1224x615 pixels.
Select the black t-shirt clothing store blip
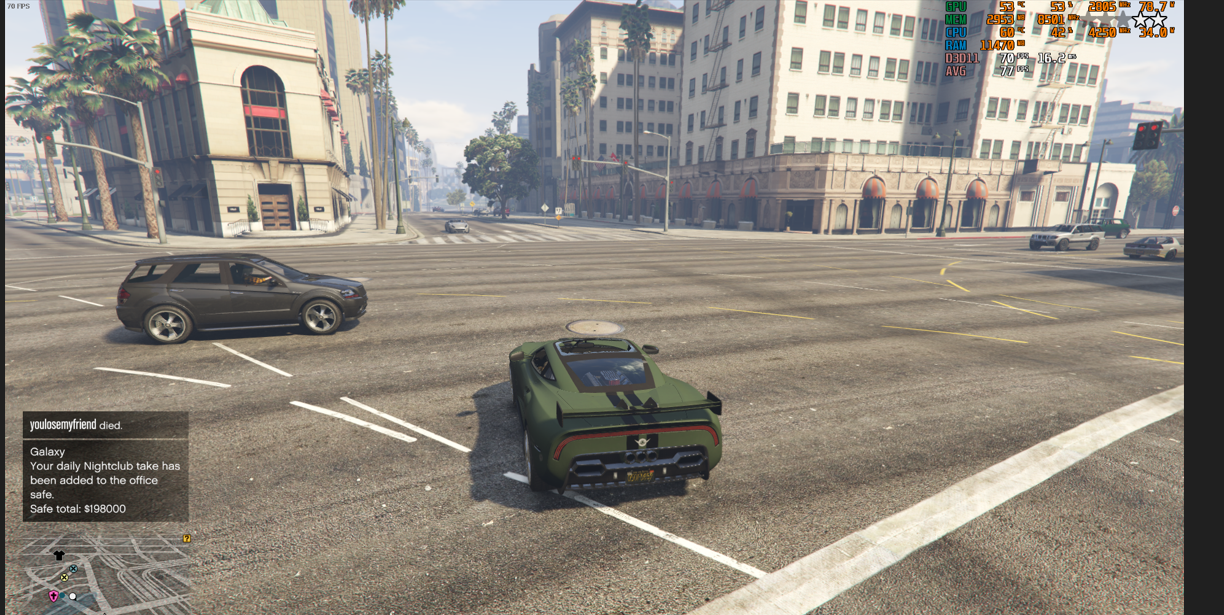(59, 555)
